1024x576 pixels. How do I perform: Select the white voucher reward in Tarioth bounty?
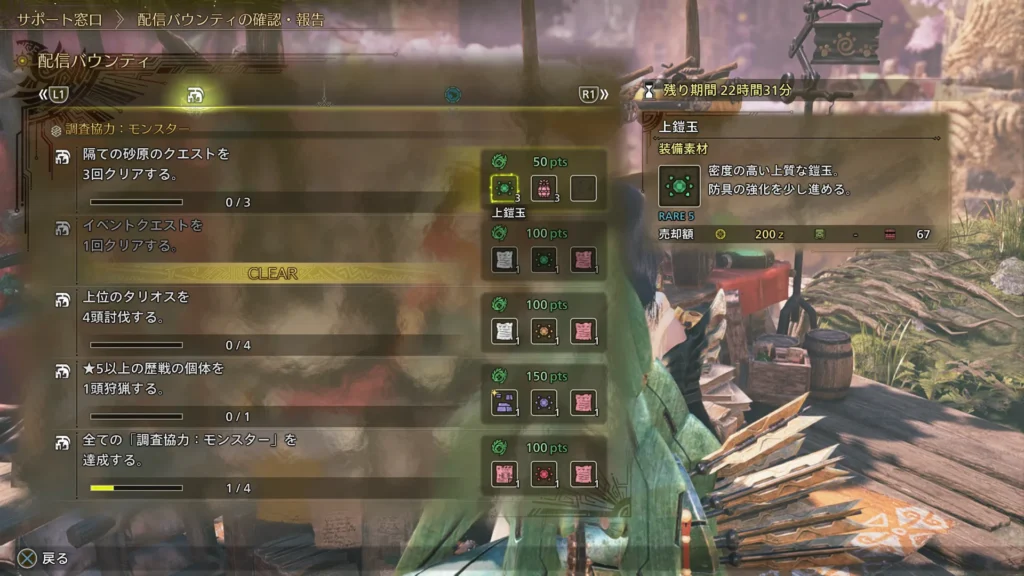tap(503, 331)
